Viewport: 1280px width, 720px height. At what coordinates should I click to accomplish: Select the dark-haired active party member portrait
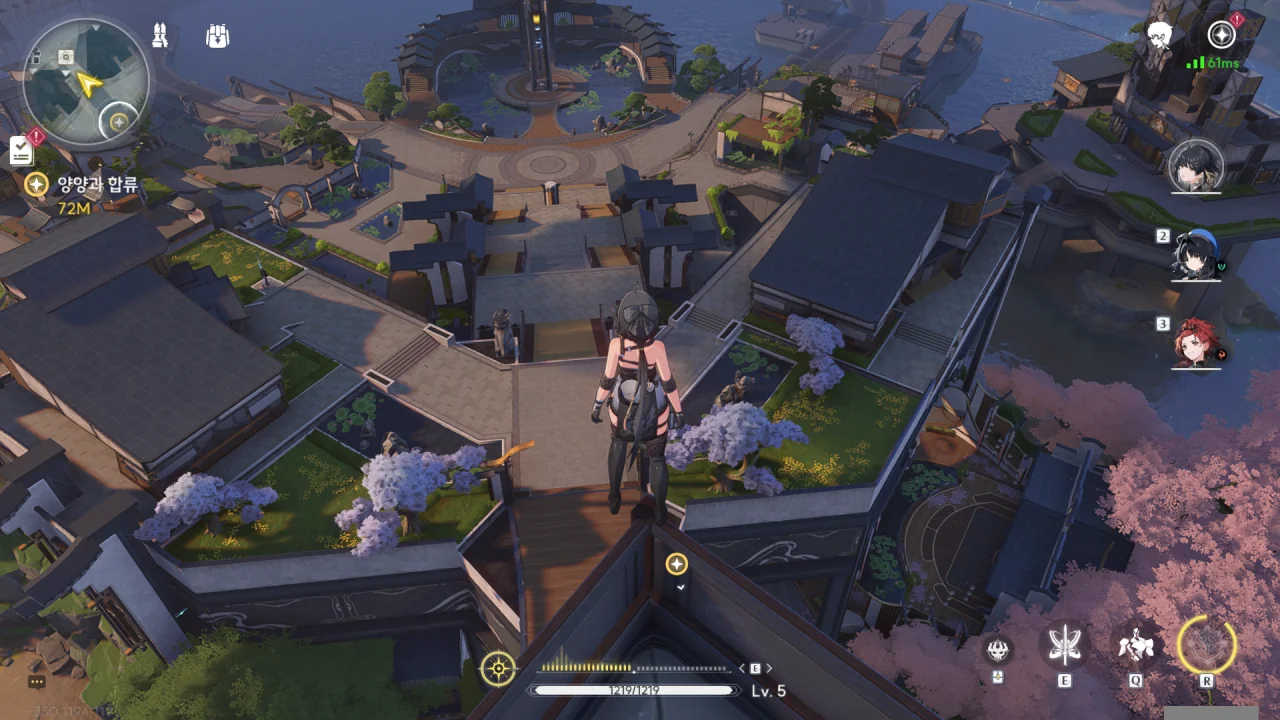click(1196, 166)
